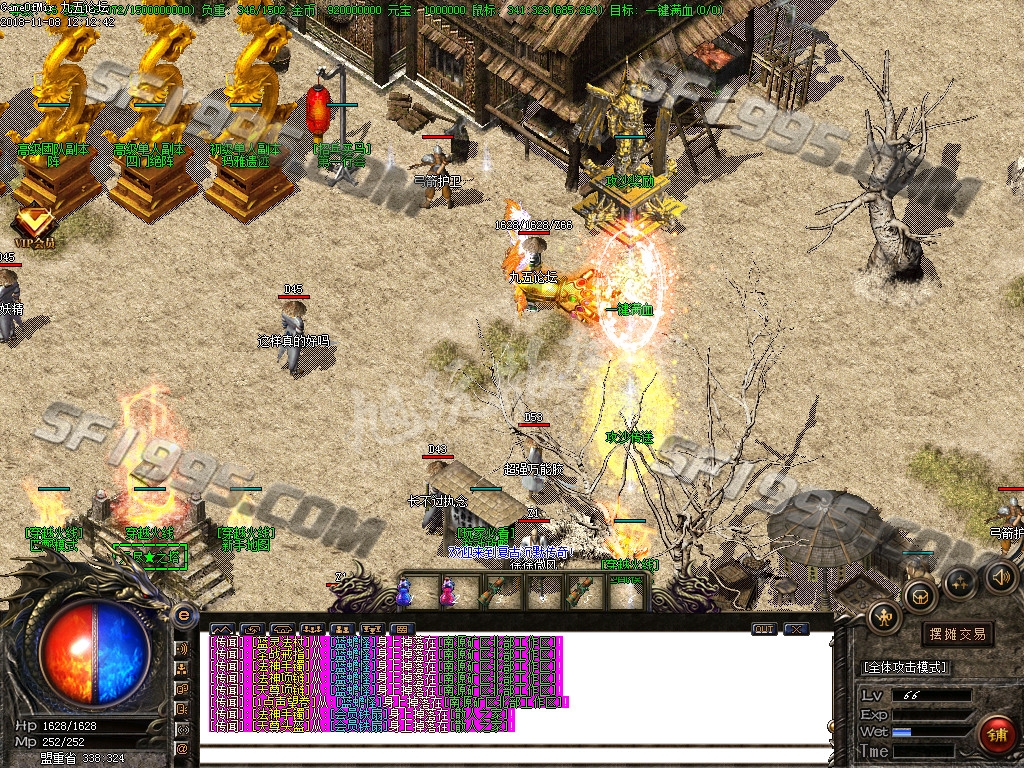Close the chat window with X
The height and width of the screenshot is (768, 1024).
point(796,629)
